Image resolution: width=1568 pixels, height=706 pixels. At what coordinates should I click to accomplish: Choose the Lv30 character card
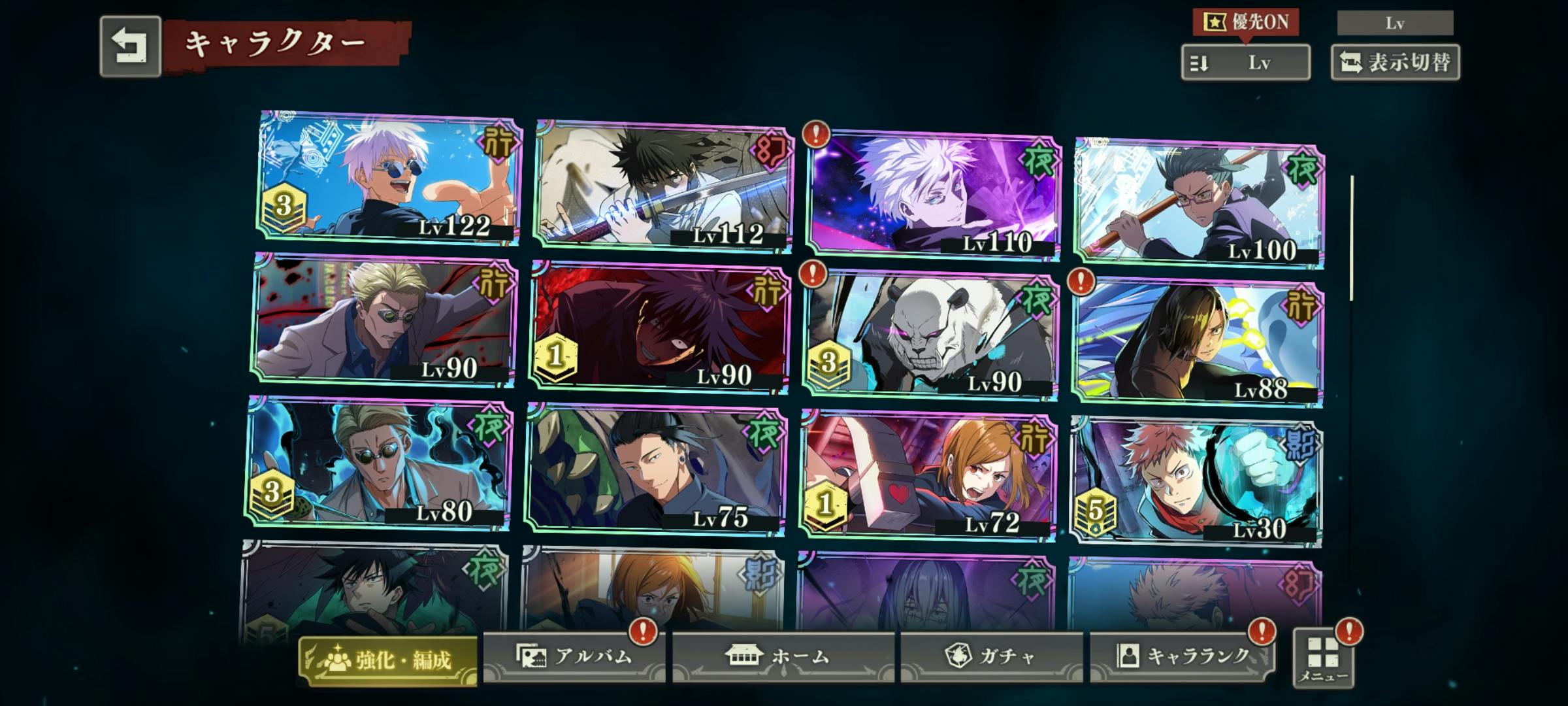(1196, 482)
